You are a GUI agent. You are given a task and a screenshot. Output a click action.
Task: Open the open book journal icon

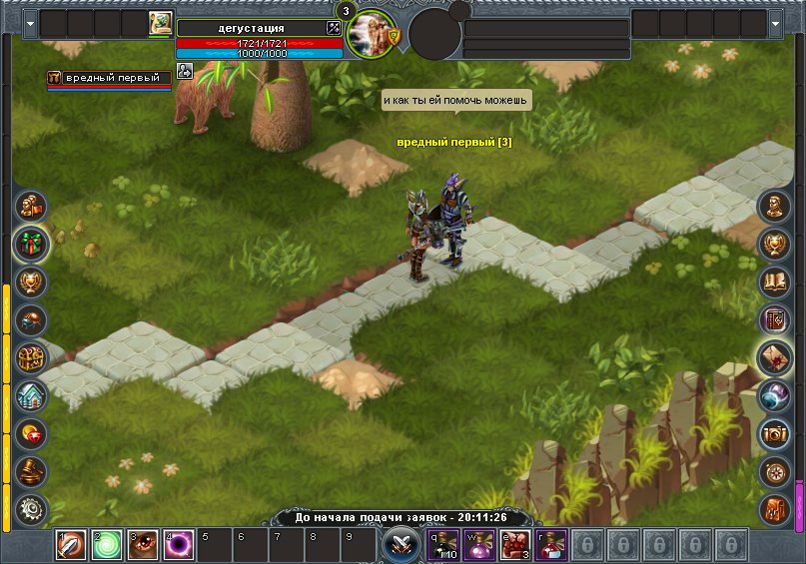coord(774,282)
